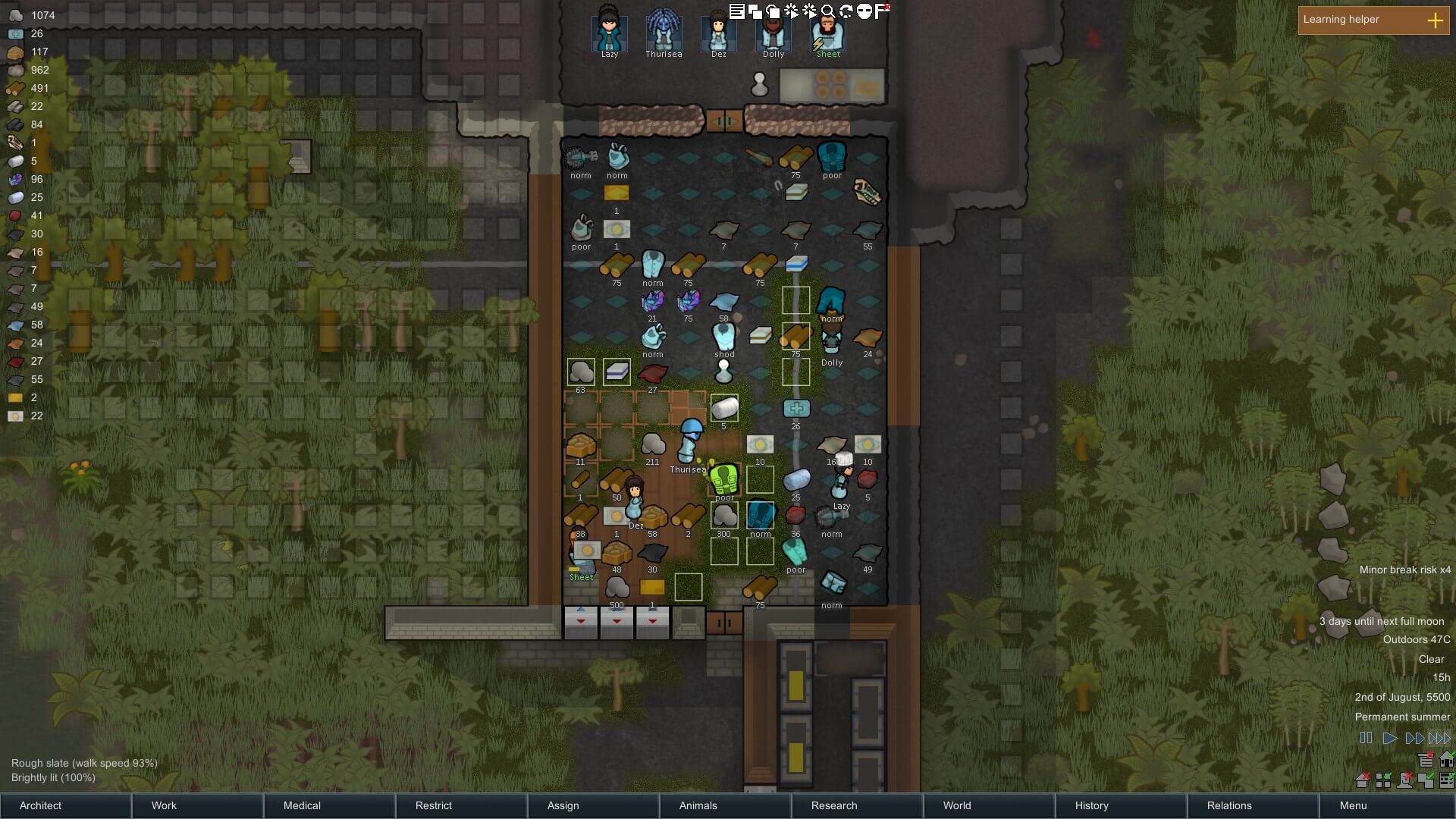Set game speed to triple fast-forward
The image size is (1456, 819).
(1439, 738)
